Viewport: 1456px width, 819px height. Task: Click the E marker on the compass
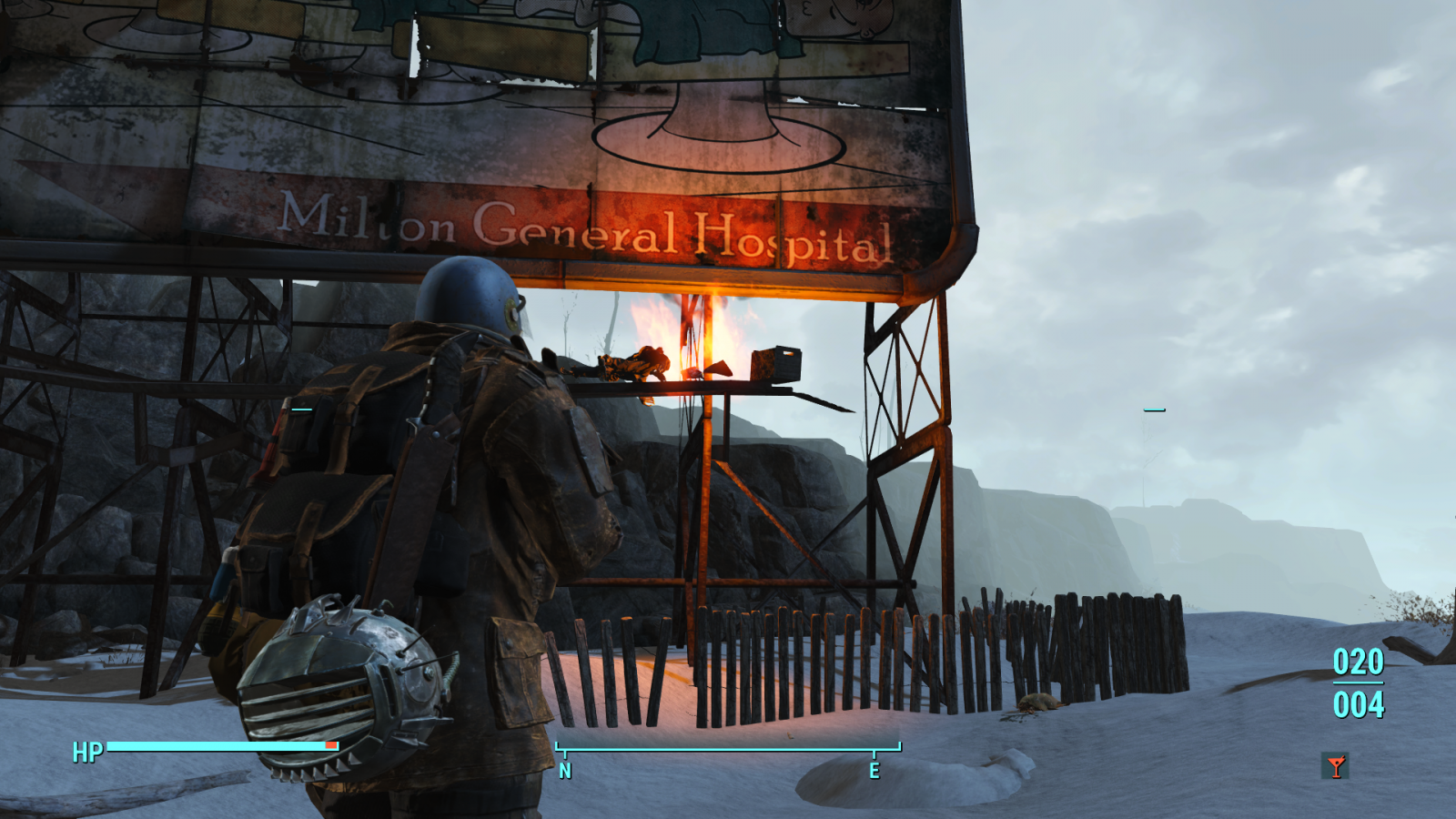pos(876,771)
